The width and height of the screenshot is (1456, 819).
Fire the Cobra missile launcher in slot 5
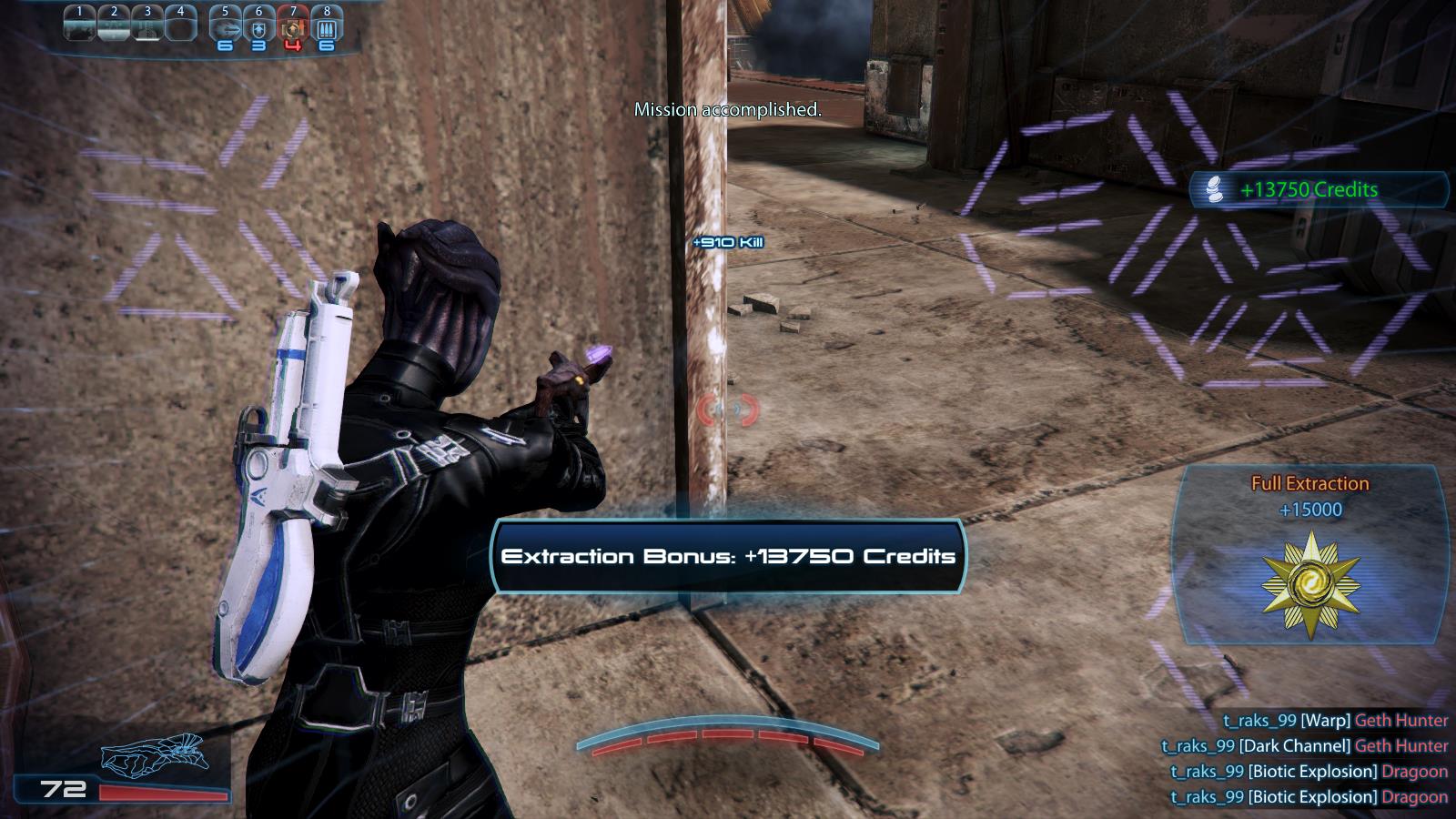(225, 27)
